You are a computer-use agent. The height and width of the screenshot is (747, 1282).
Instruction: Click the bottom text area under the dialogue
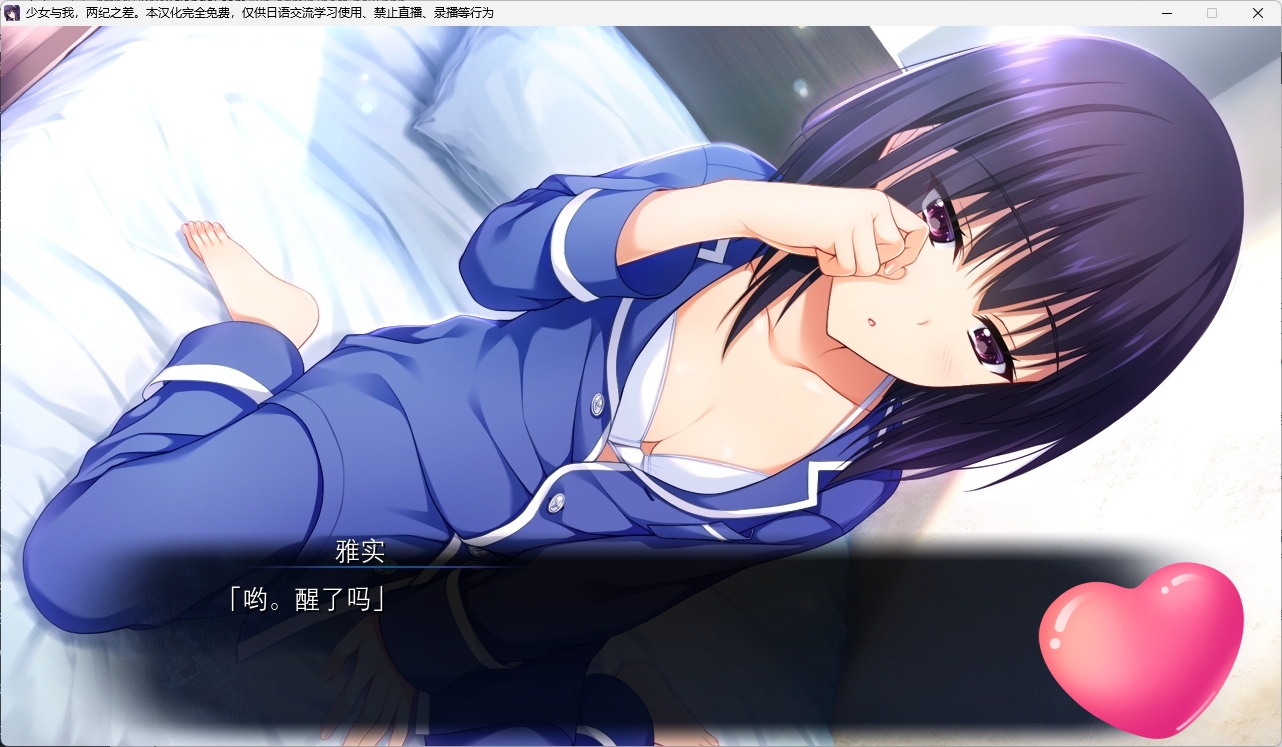click(640, 680)
